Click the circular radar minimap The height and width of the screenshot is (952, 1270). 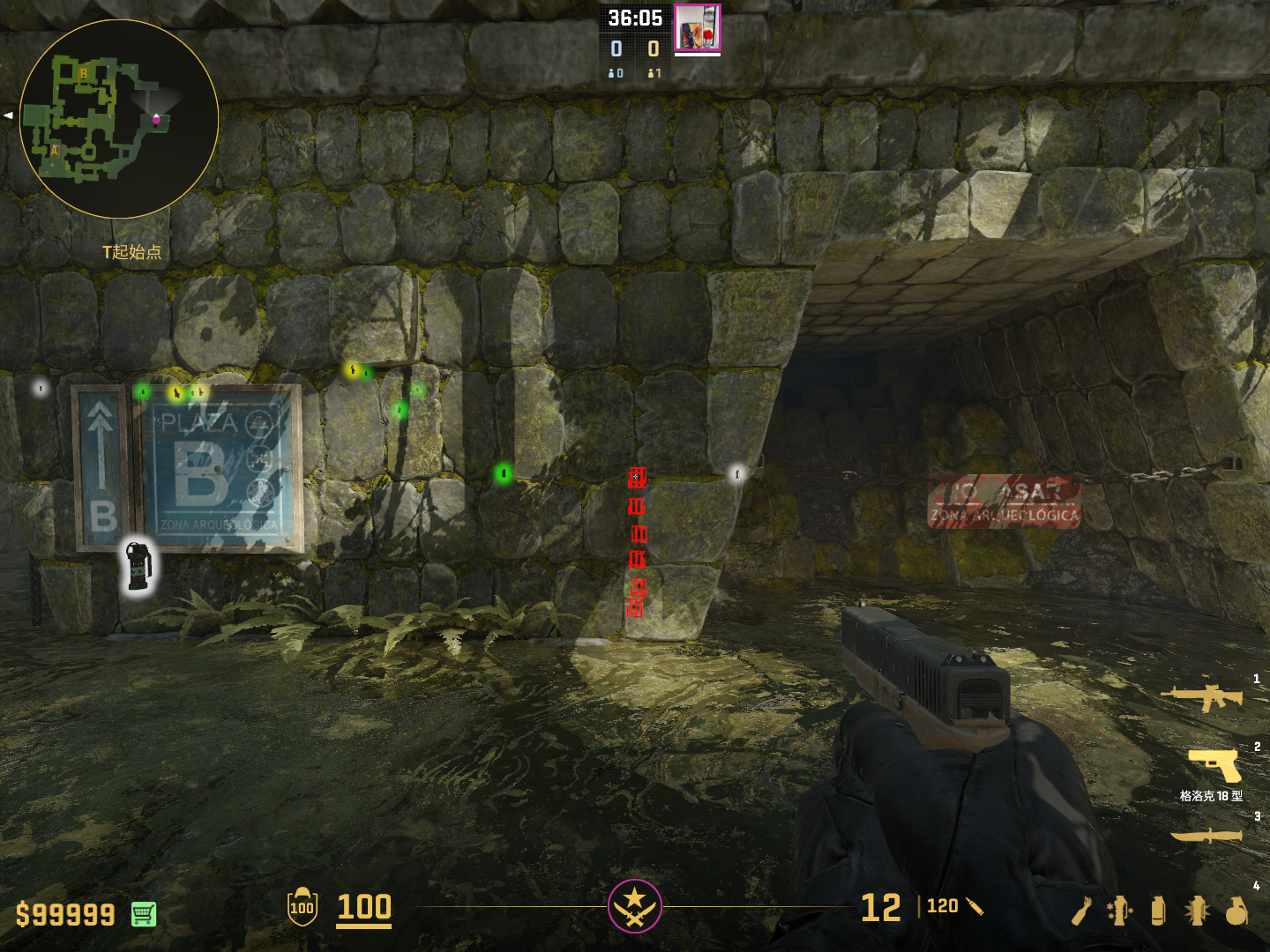[x=119, y=119]
